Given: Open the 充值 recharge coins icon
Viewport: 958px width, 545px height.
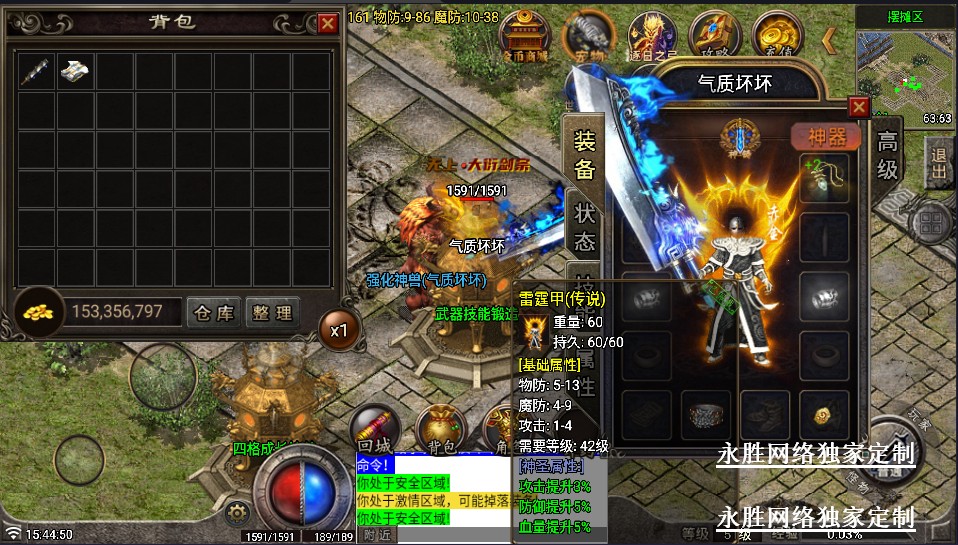Looking at the screenshot, I should (x=777, y=35).
